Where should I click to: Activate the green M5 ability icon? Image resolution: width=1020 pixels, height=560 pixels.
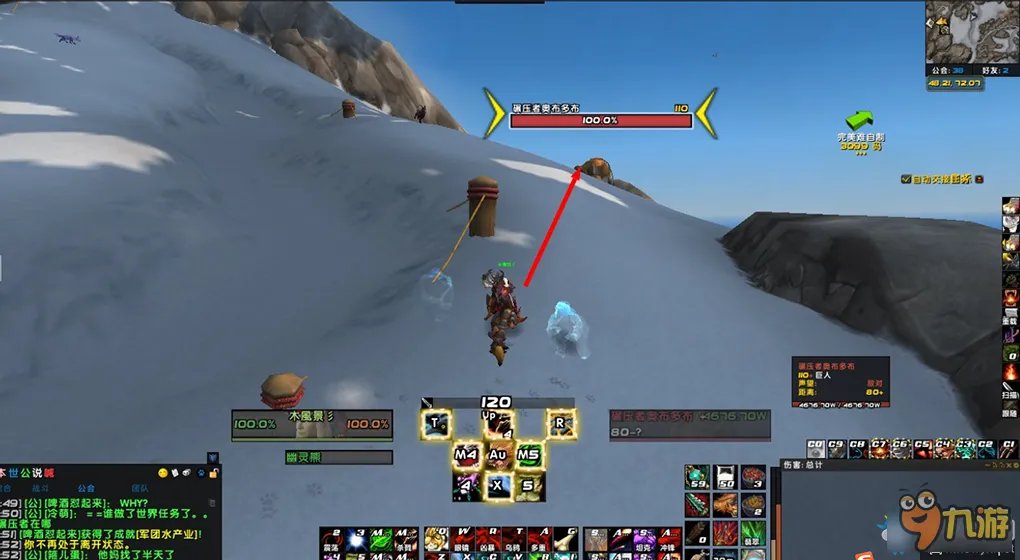[529, 455]
